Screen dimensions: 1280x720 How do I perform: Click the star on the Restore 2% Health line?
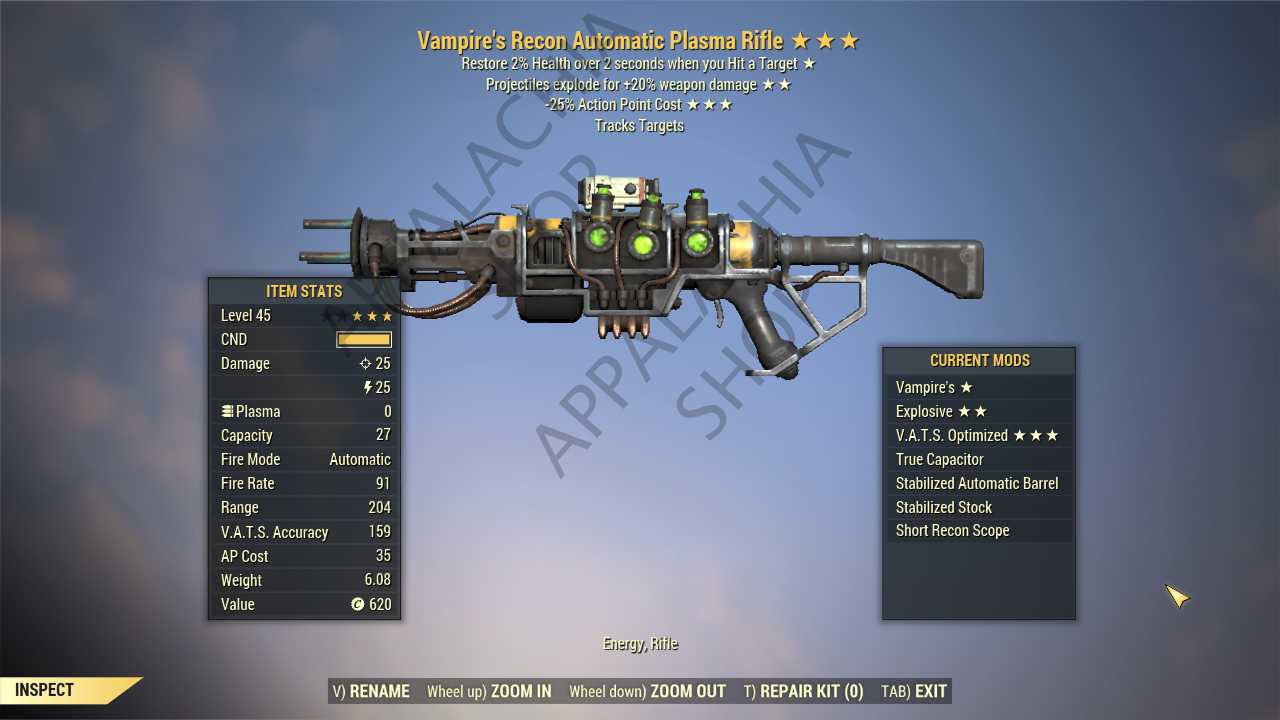[810, 63]
